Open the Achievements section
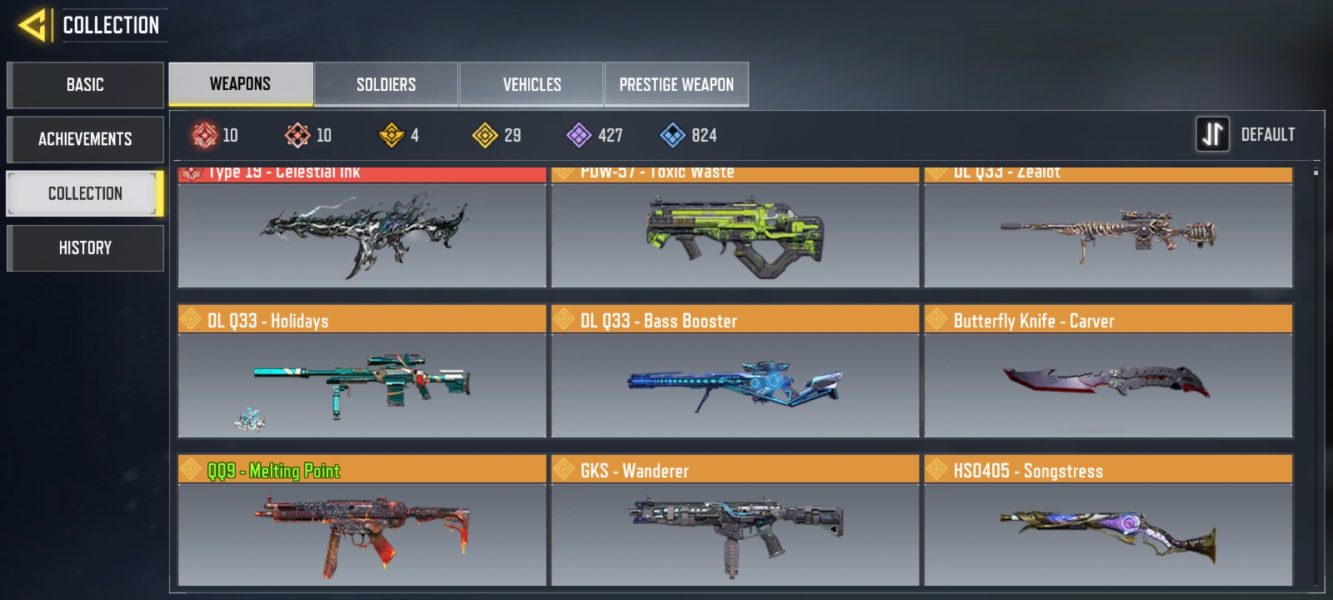This screenshot has height=600, width=1333. [85, 139]
